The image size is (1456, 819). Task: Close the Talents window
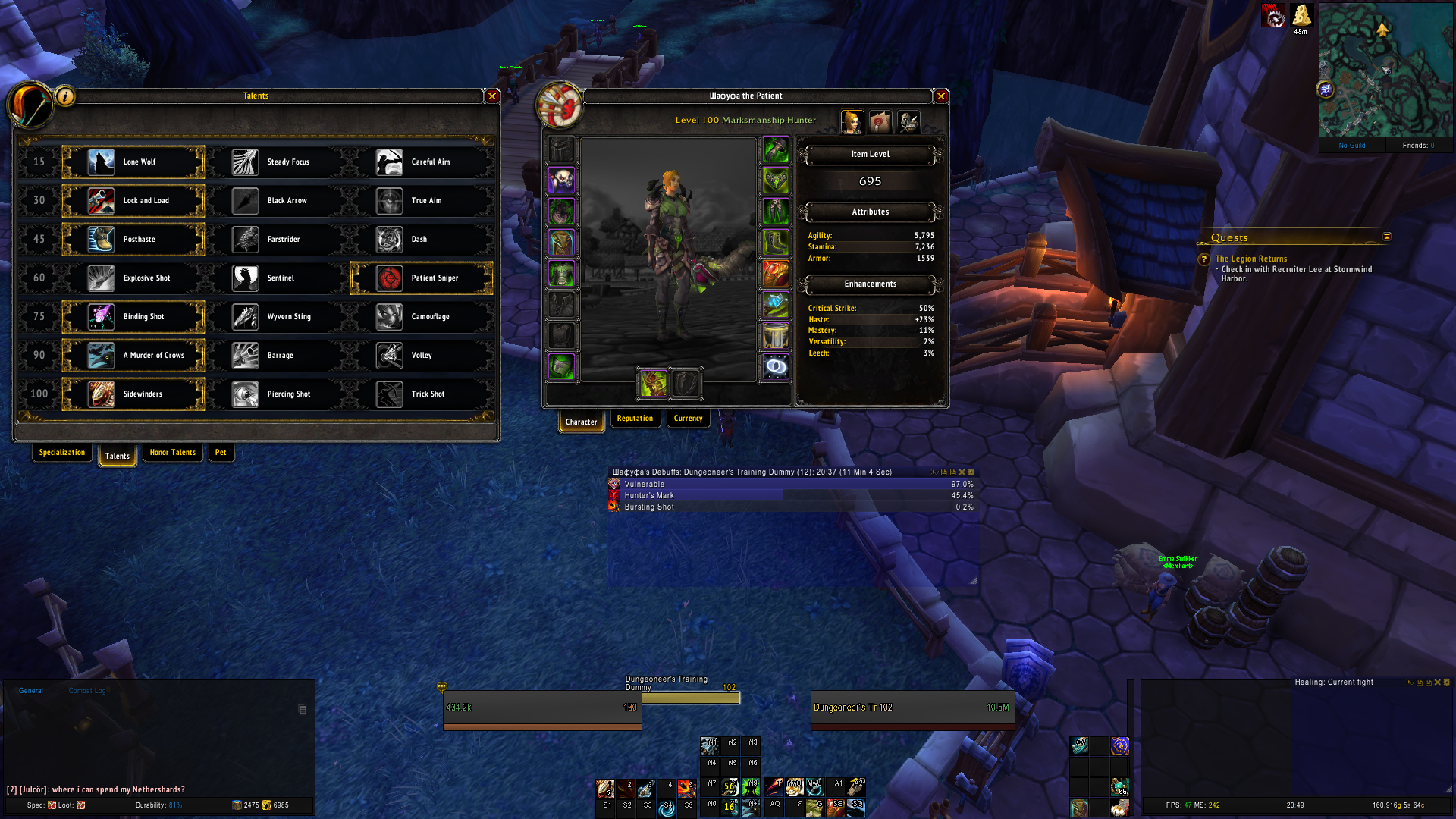pos(492,96)
